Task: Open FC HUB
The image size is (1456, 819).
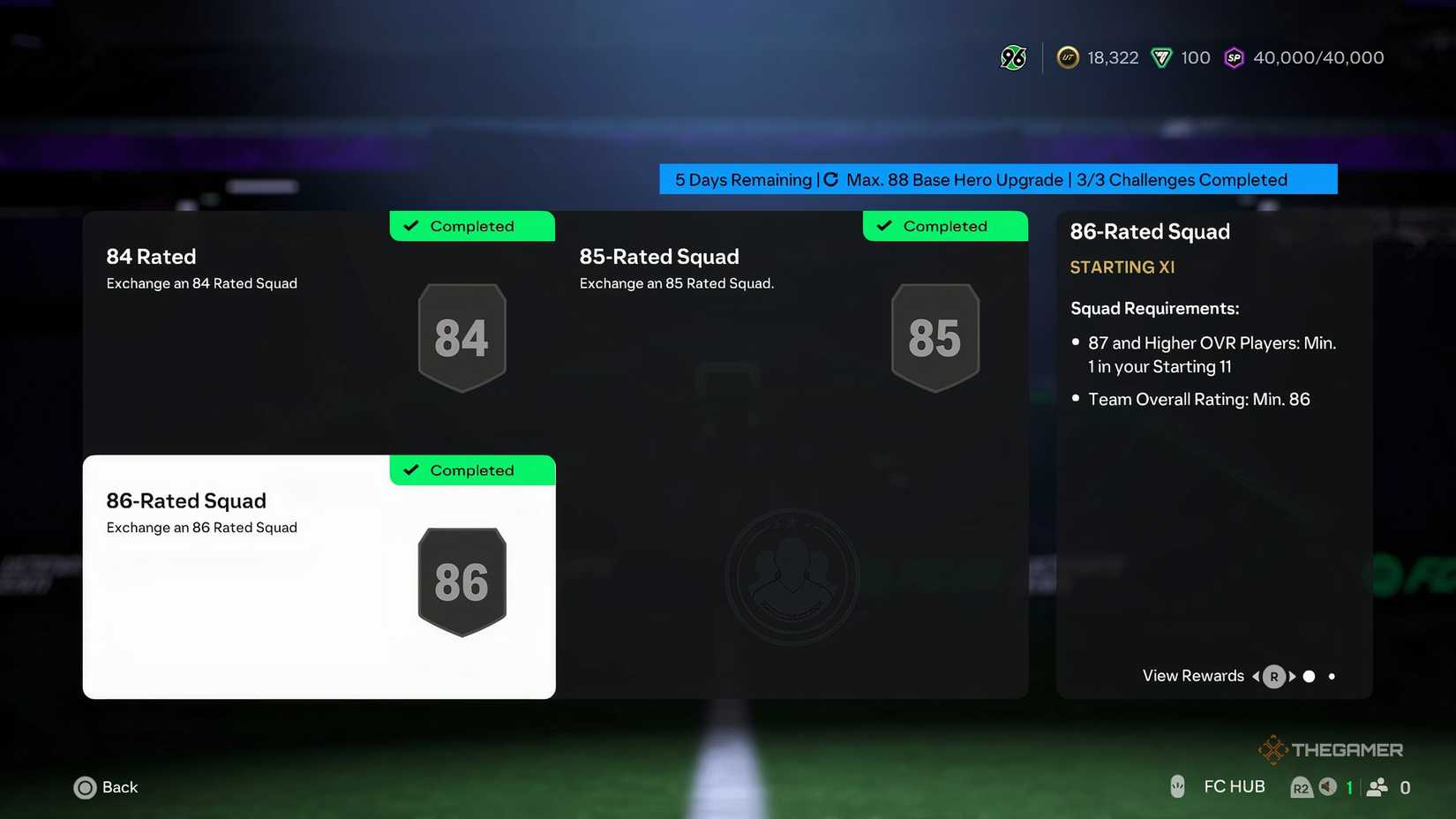Action: [1234, 785]
